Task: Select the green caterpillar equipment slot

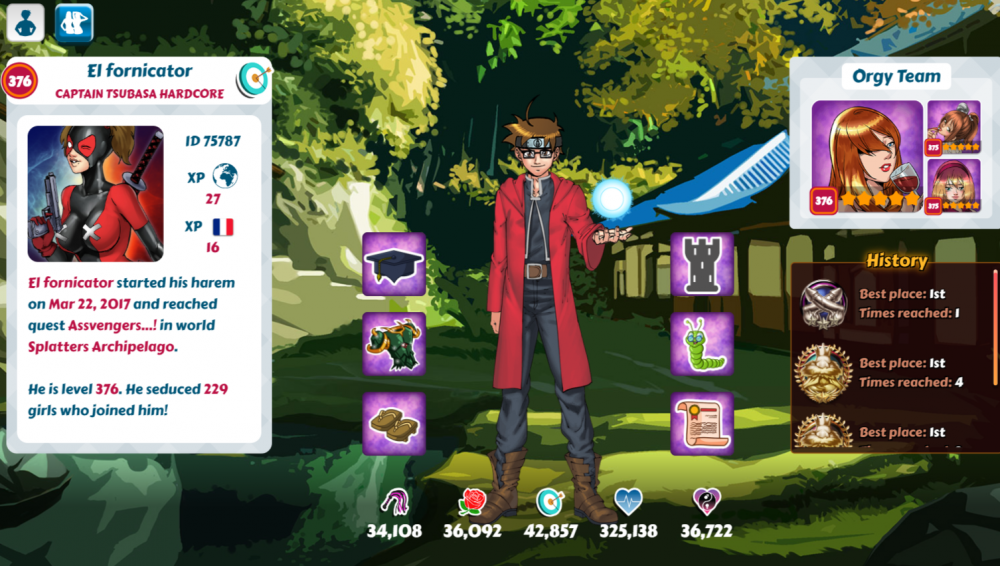Action: click(x=702, y=343)
